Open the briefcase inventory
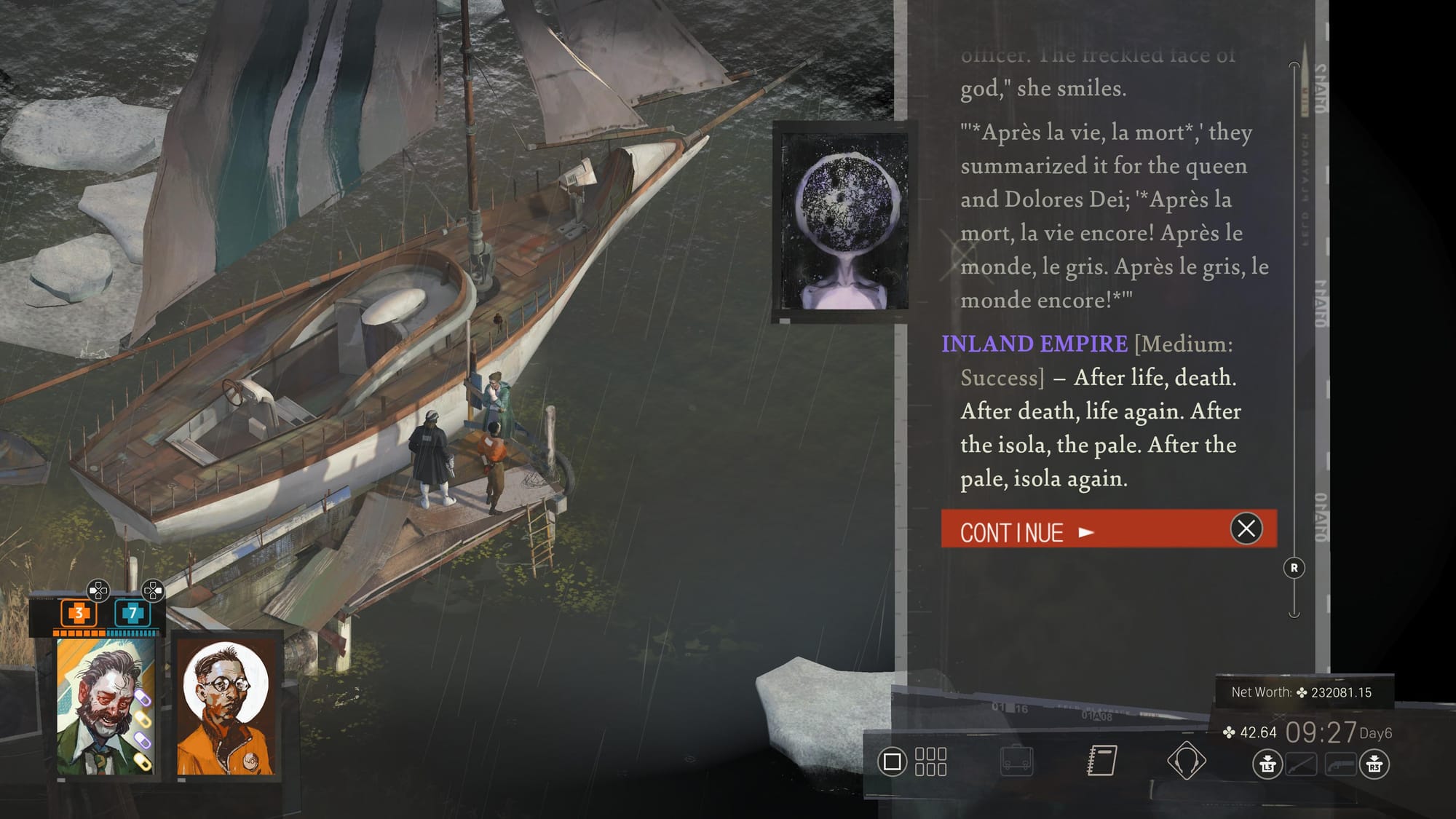 (x=1016, y=761)
